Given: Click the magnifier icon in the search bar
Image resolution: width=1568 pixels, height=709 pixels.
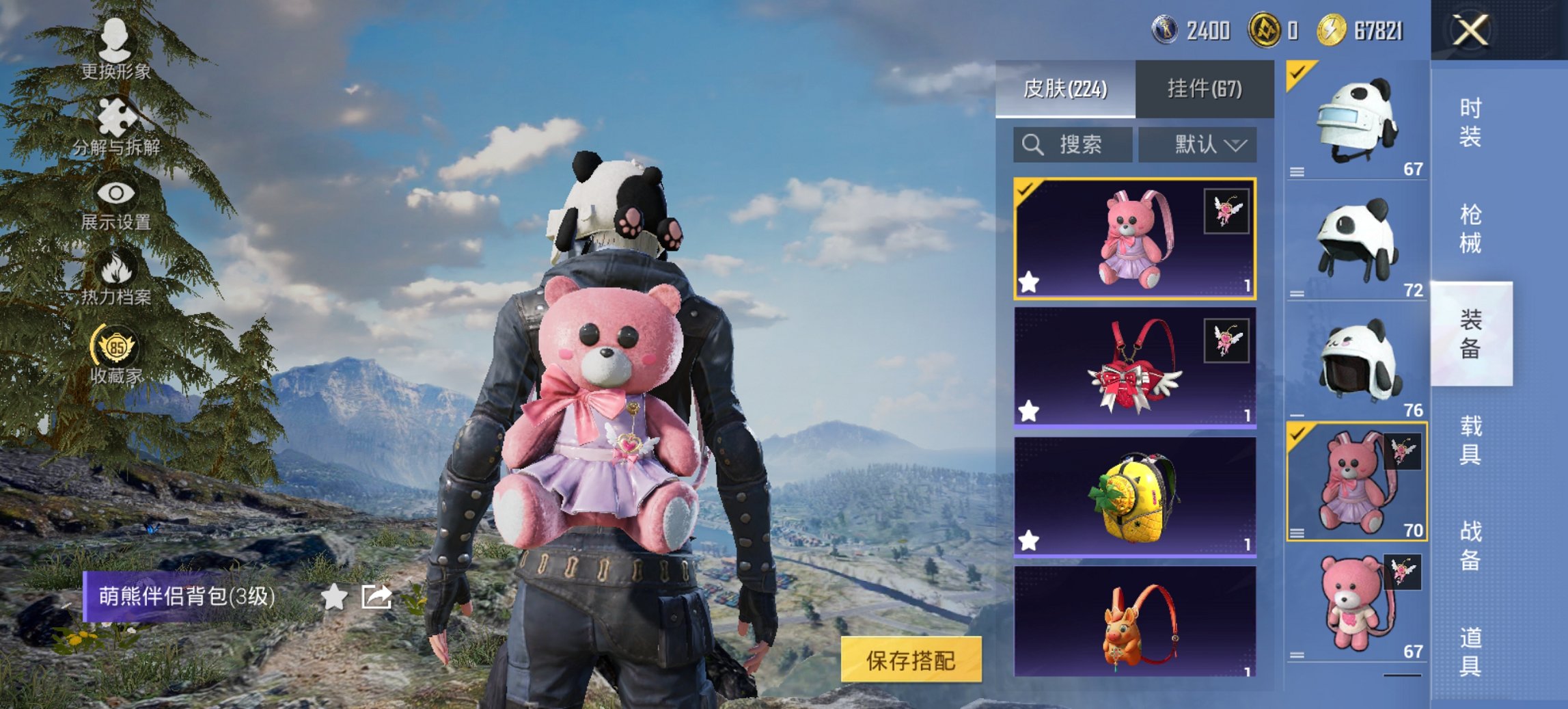Looking at the screenshot, I should click(1032, 145).
